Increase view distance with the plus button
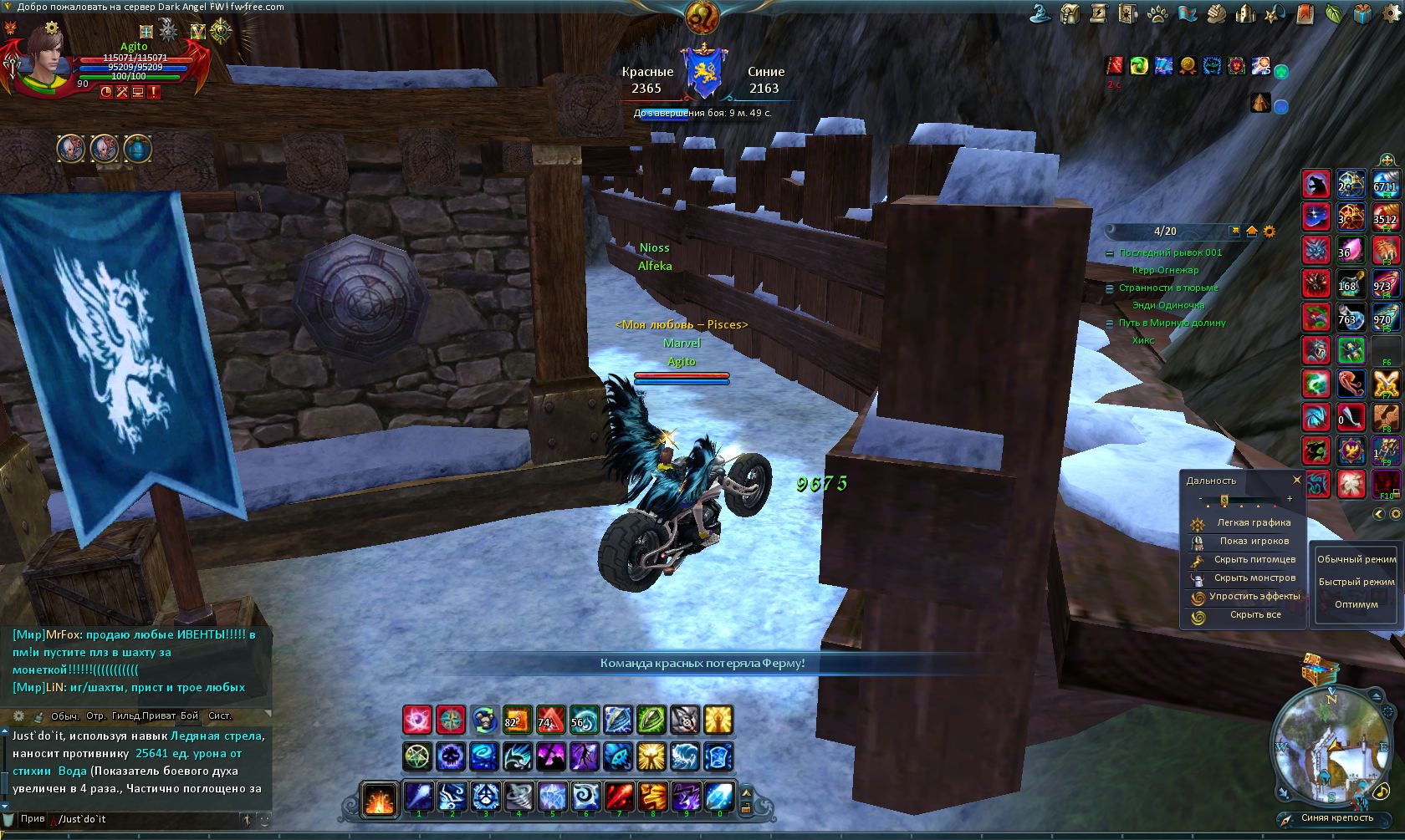The height and width of the screenshot is (840, 1405). (x=1290, y=499)
